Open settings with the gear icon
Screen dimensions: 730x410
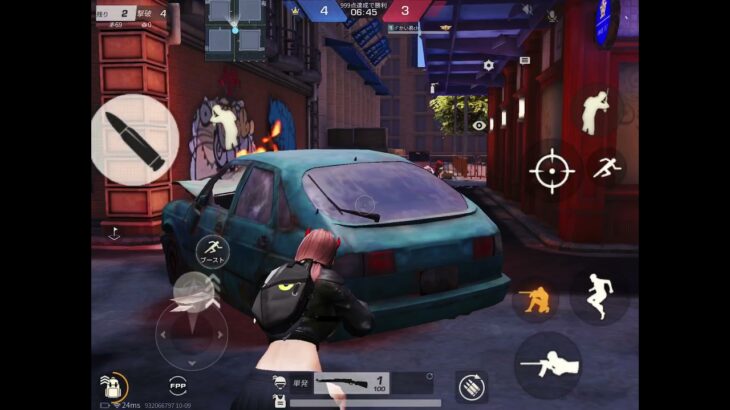coord(488,65)
